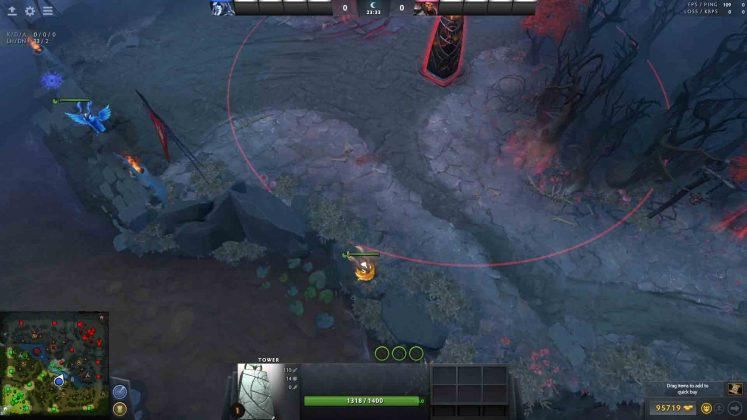Open the gear Settings menu
This screenshot has height=420, width=747.
(29, 11)
